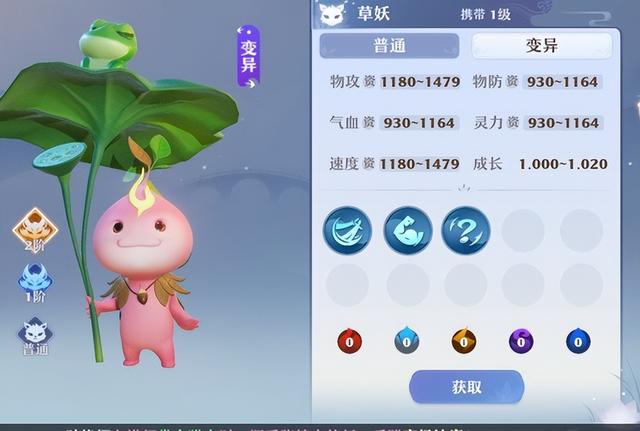This screenshot has width=640, height=431.
Task: Switch to the 普通 tab
Action: 389,45
